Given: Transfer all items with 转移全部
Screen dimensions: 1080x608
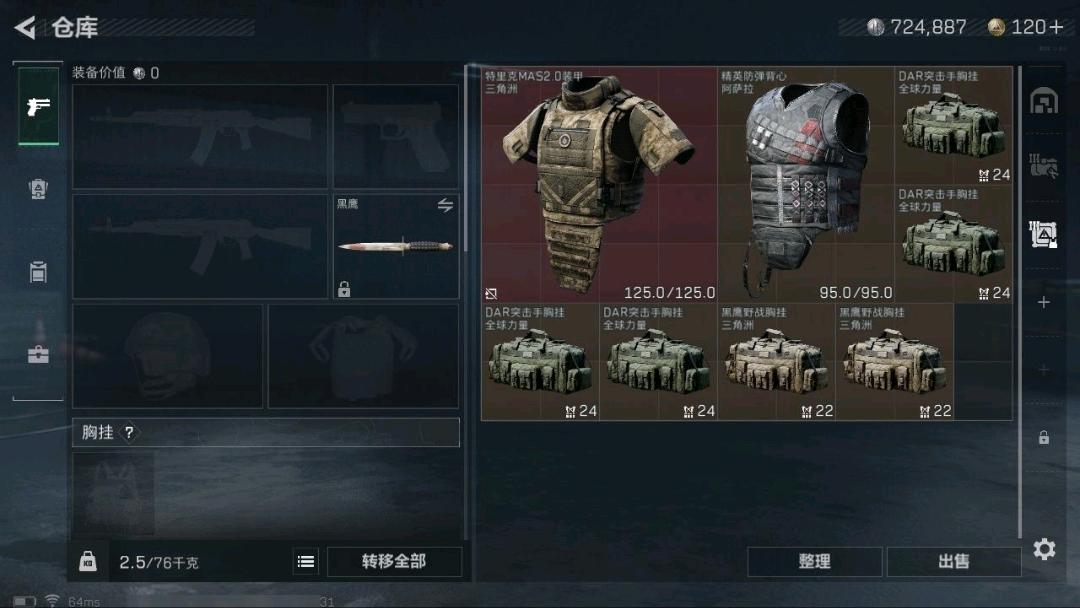Looking at the screenshot, I should [394, 562].
